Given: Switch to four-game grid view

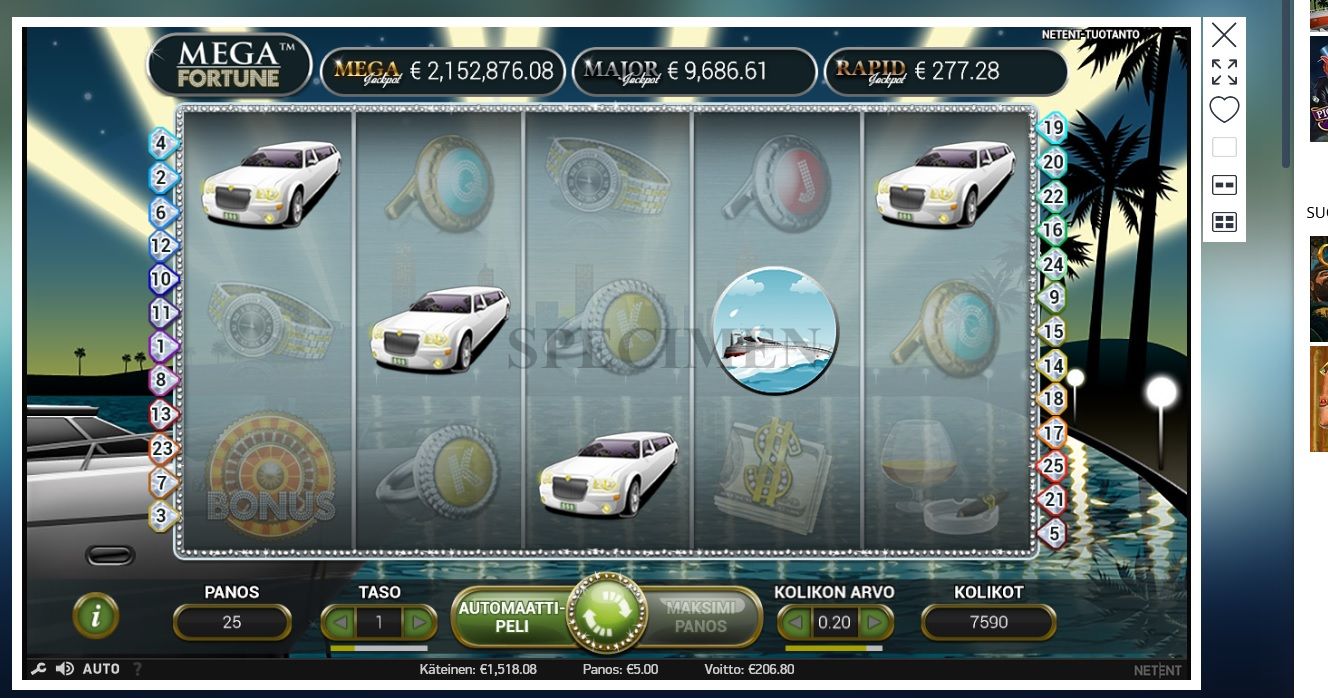Looking at the screenshot, I should pos(1224,222).
